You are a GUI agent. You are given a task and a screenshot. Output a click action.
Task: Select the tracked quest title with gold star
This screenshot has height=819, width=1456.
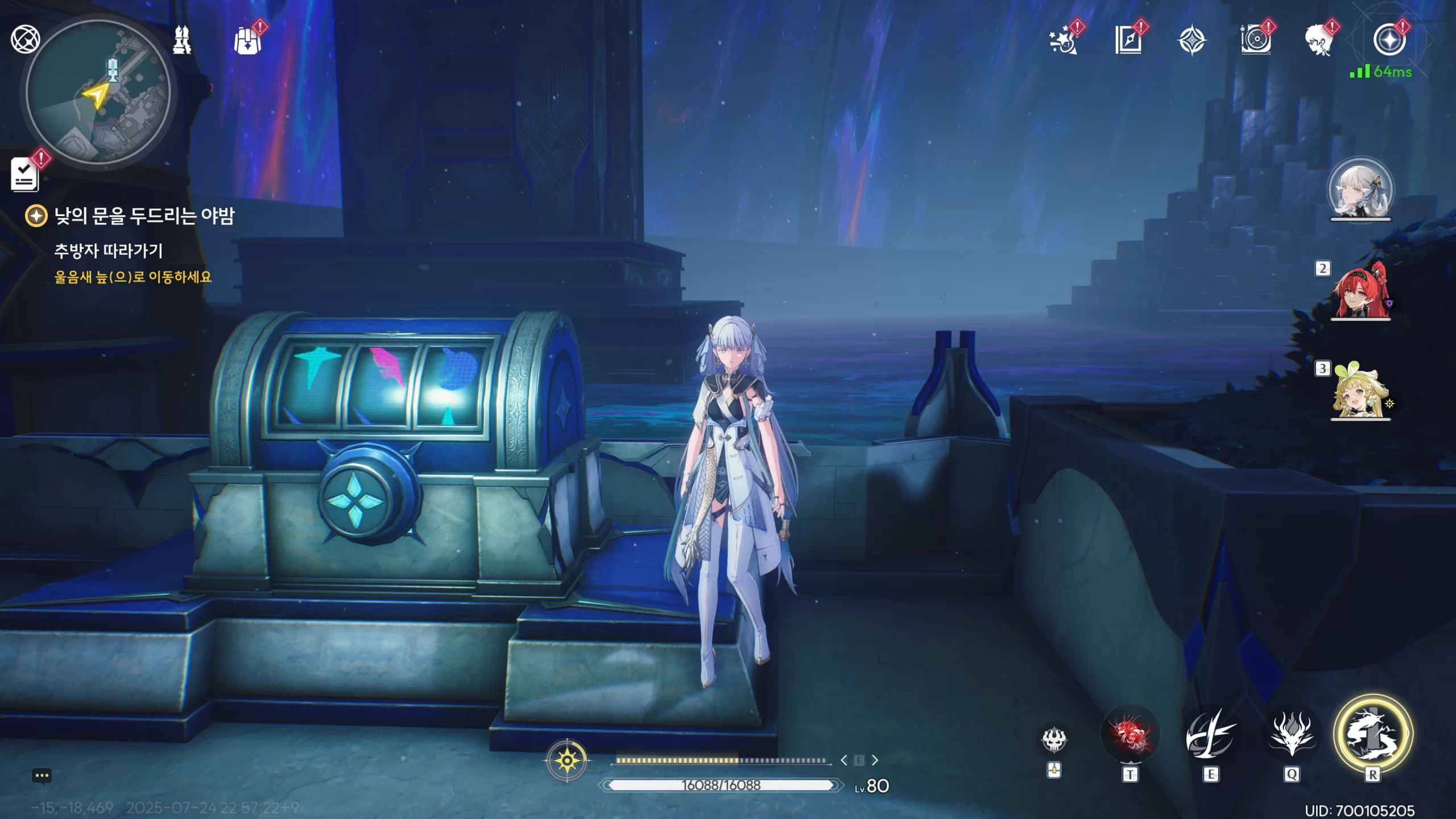[143, 216]
